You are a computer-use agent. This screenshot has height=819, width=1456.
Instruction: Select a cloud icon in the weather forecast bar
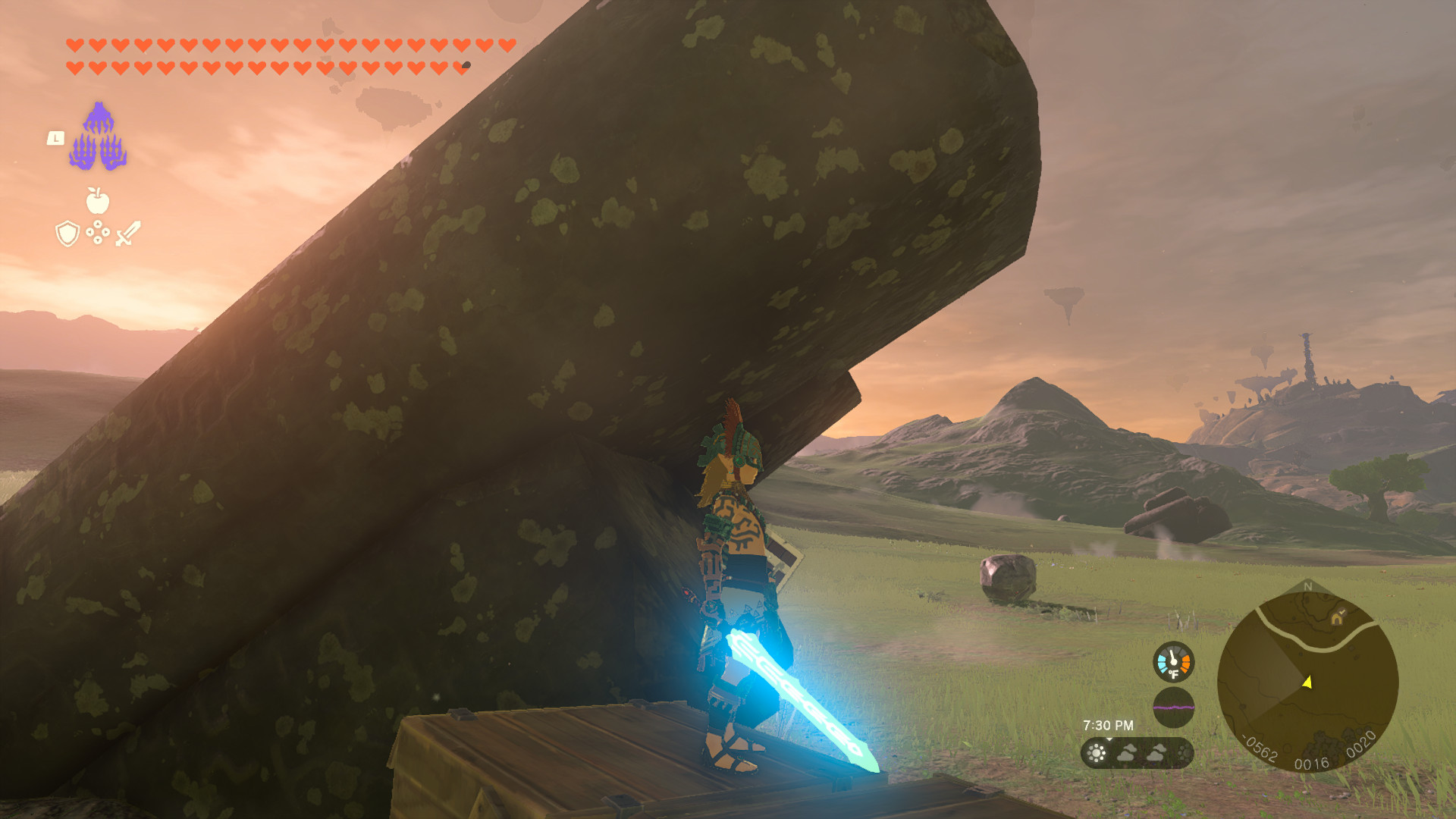coord(1127,754)
